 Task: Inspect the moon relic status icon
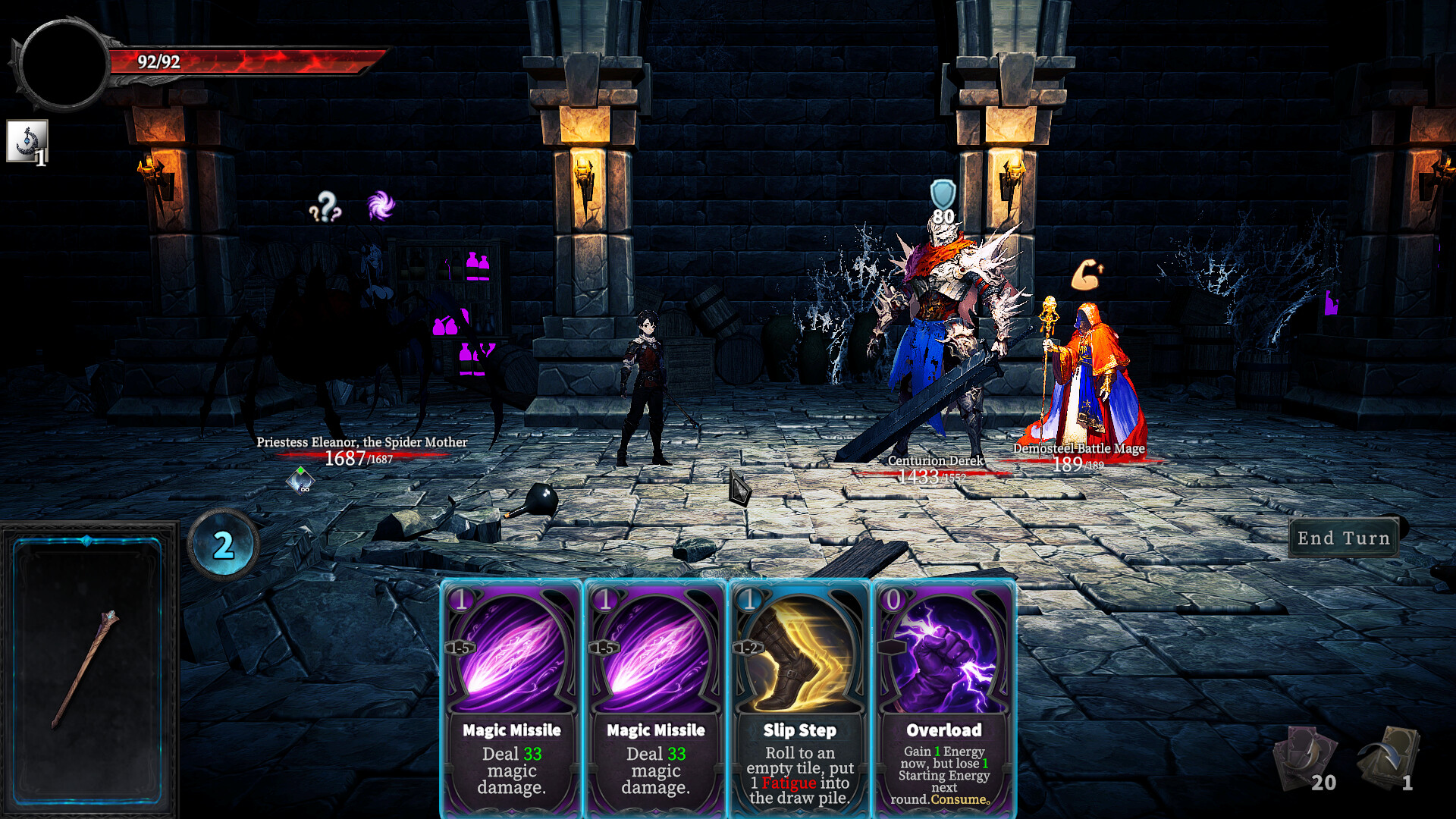tap(27, 141)
